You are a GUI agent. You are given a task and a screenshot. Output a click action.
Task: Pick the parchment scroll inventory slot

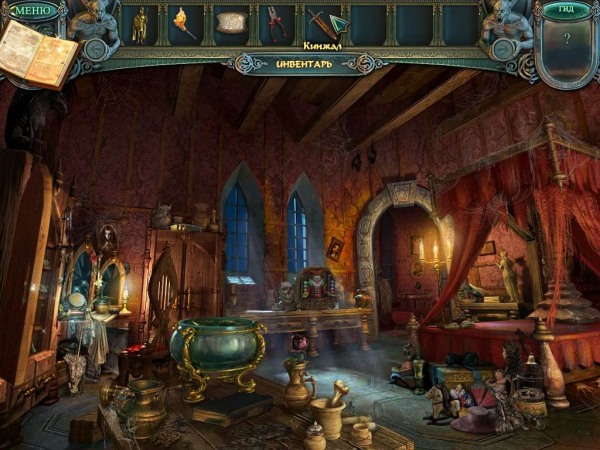[x=231, y=22]
